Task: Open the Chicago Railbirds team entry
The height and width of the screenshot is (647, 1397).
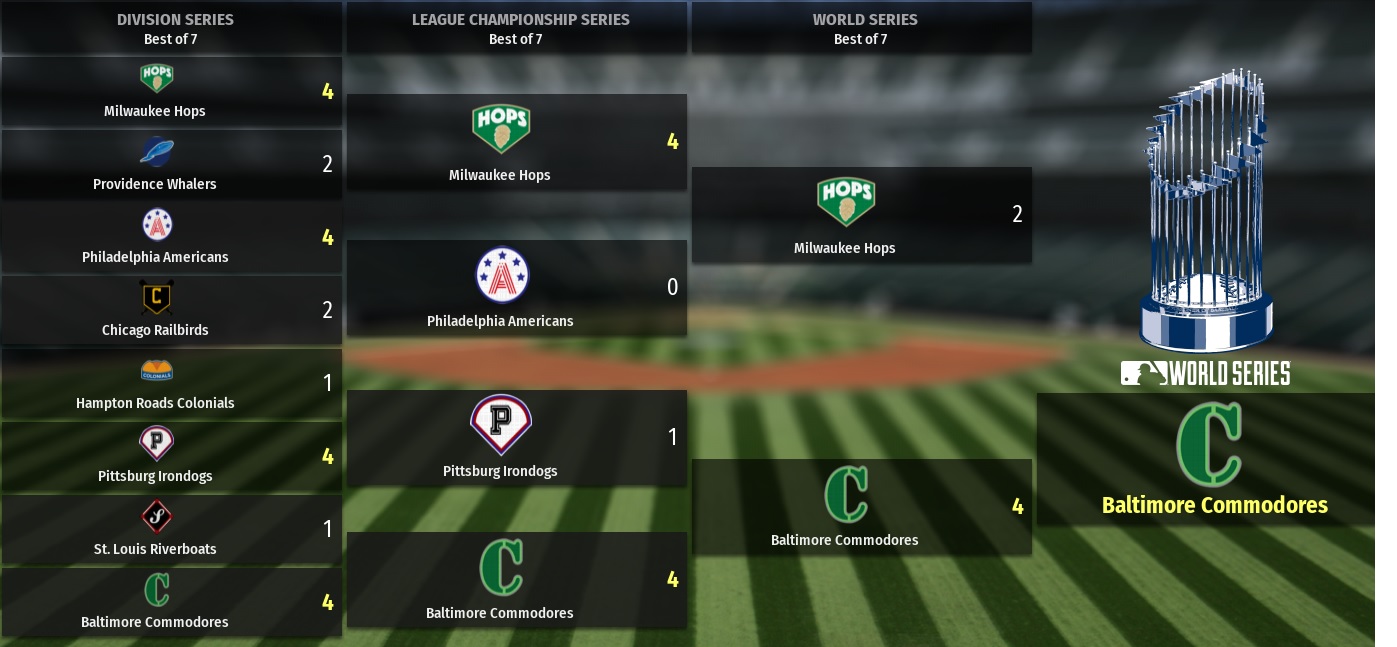Action: pos(171,311)
